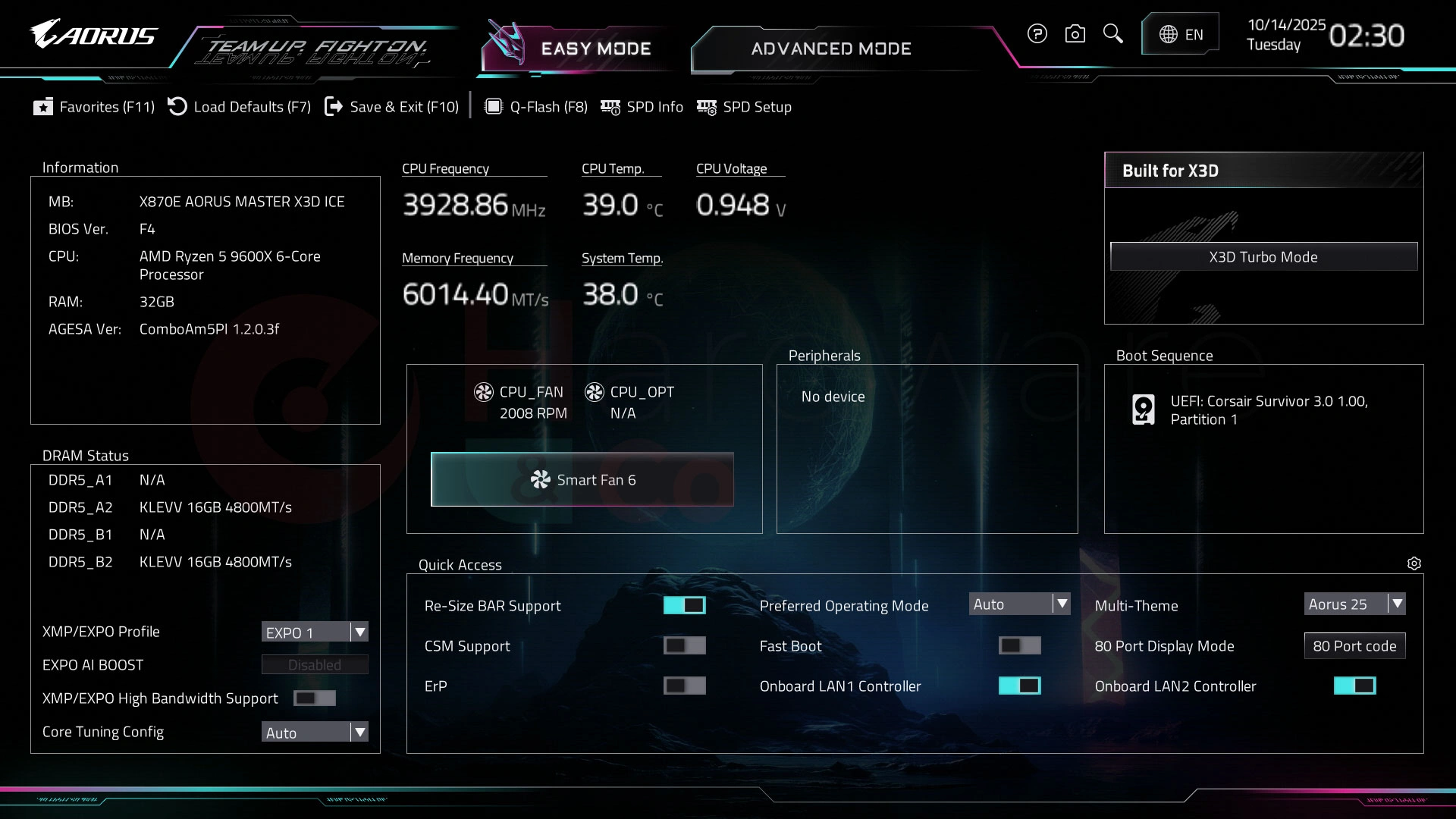This screenshot has height=819, width=1456.
Task: Enable CSM Support toggle
Action: [684, 645]
